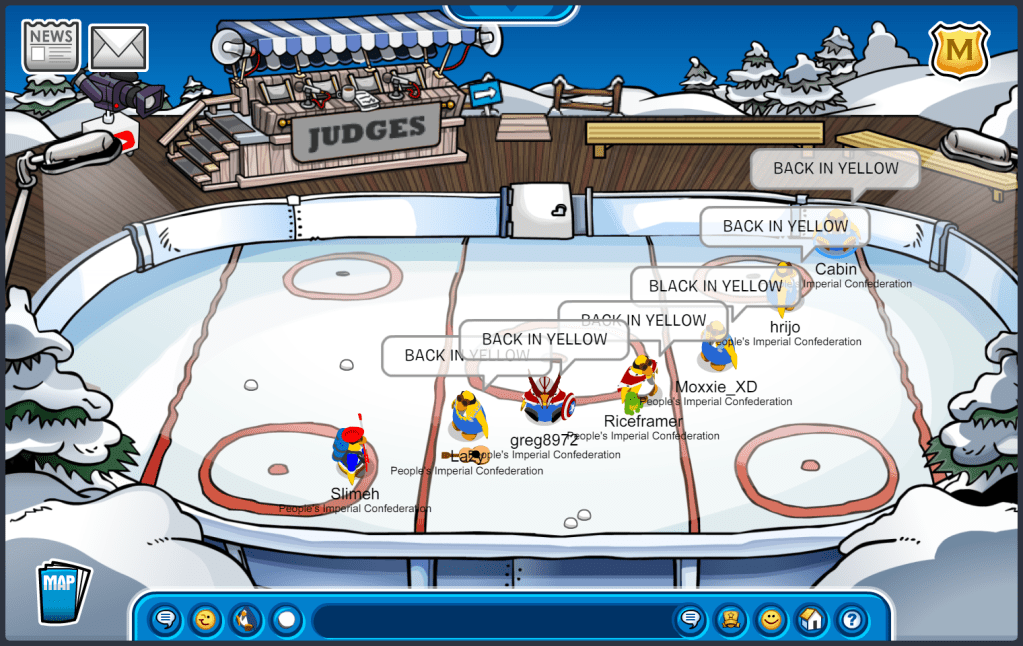Click the gold moderator M badge

pyautogui.click(x=959, y=50)
